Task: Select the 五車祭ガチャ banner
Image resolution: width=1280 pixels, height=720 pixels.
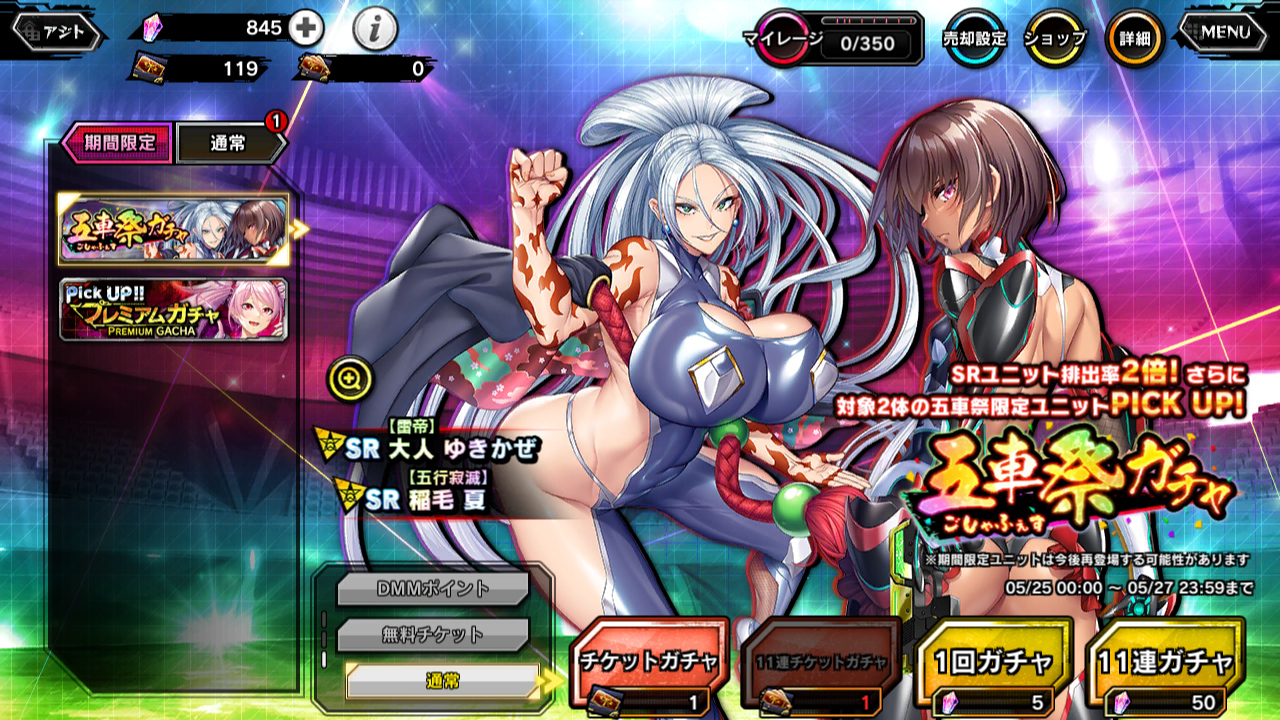Action: pos(174,229)
